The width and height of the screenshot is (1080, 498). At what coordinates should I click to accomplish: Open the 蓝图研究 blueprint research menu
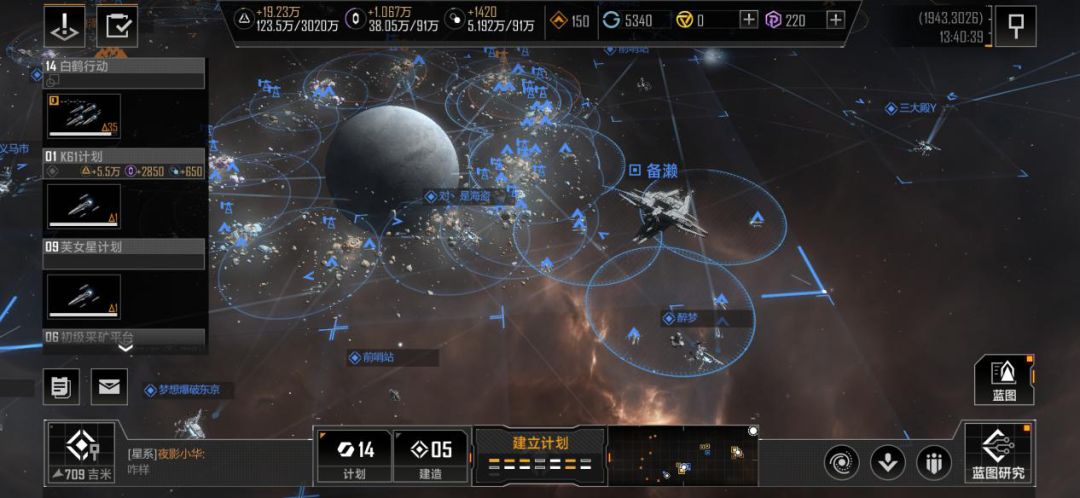click(997, 454)
